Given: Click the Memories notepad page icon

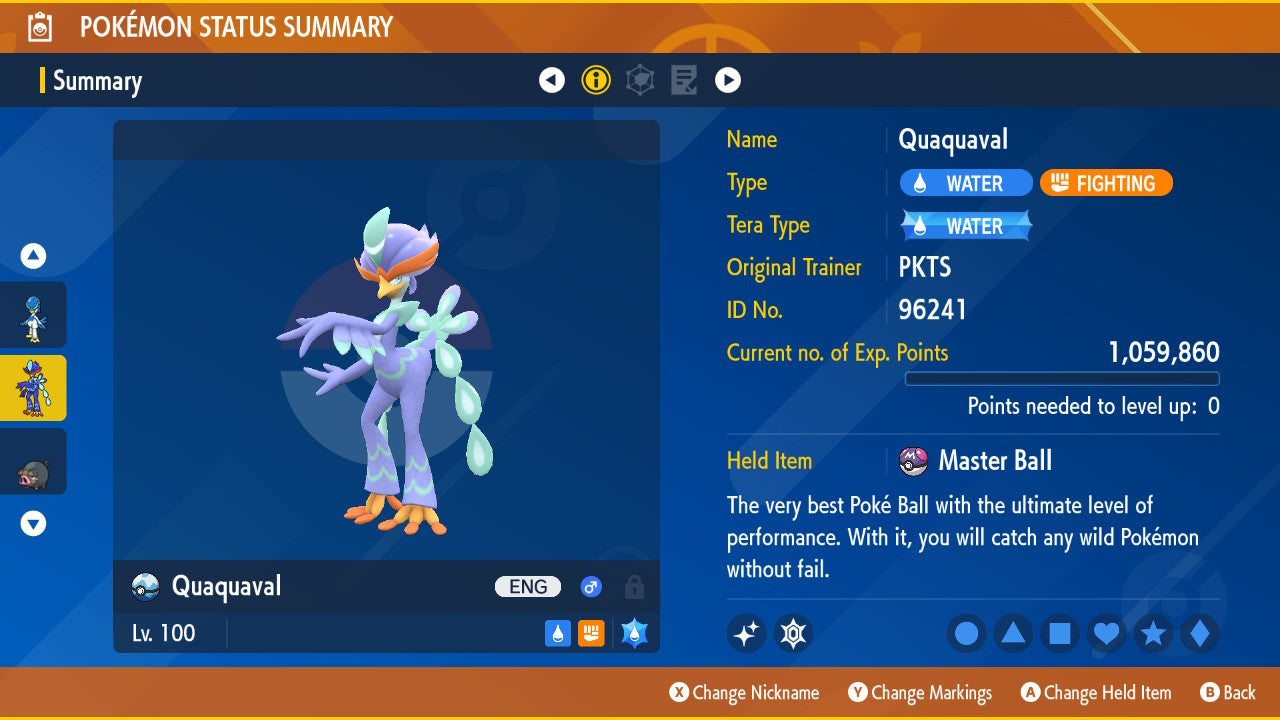Looking at the screenshot, I should click(x=684, y=80).
